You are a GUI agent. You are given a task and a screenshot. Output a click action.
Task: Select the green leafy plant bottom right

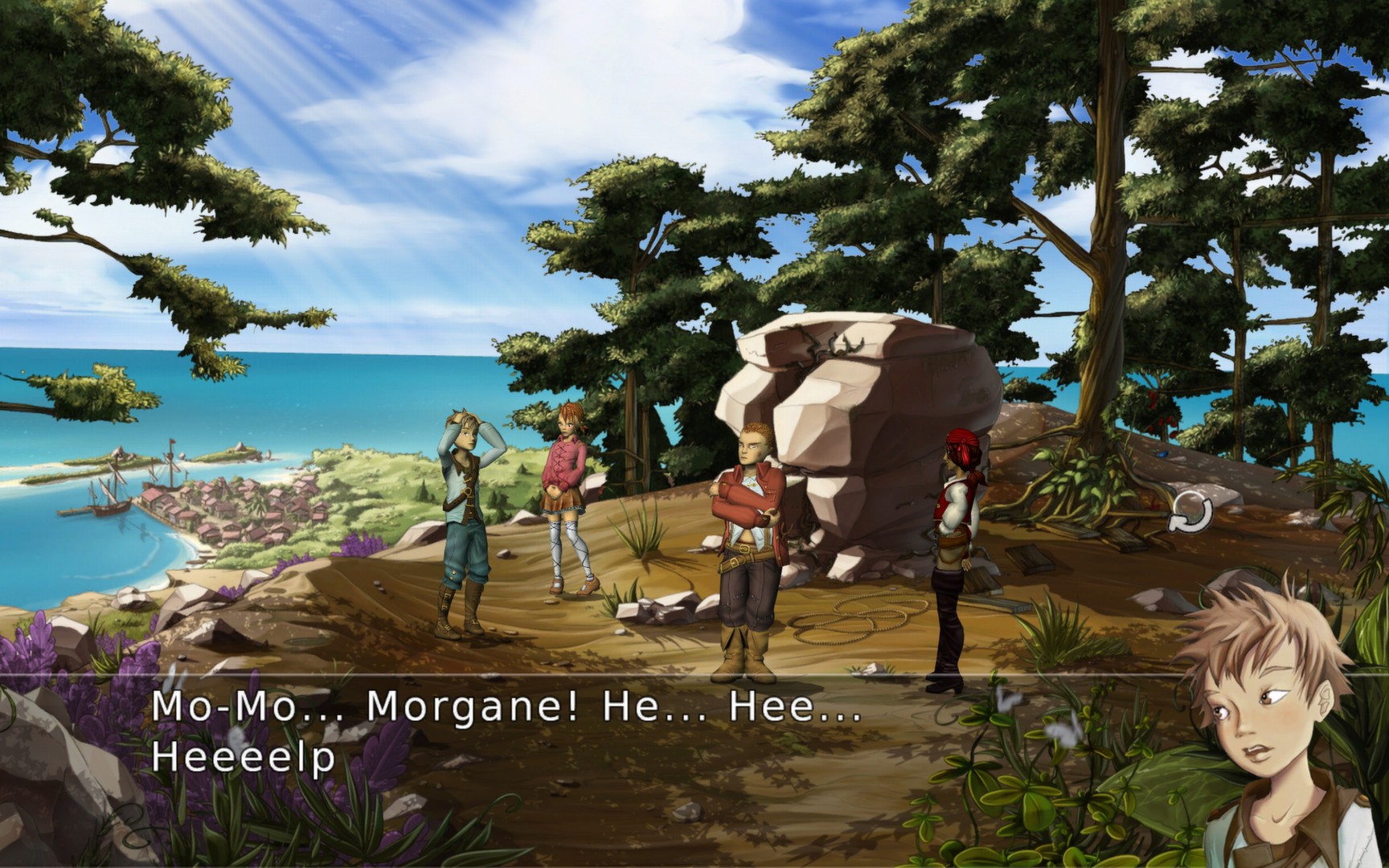1045,804
